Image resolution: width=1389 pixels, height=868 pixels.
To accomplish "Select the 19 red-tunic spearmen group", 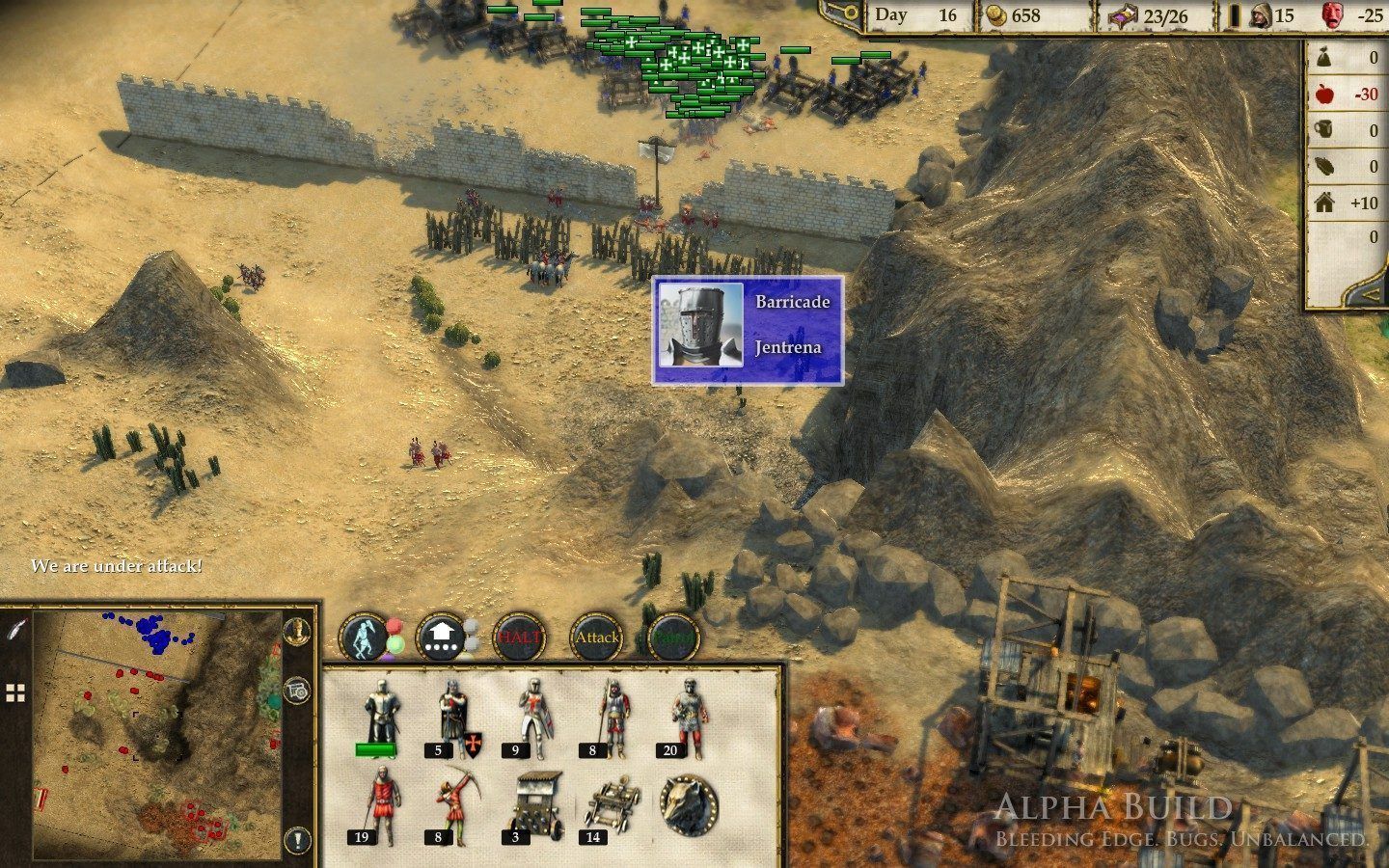I will point(377,805).
